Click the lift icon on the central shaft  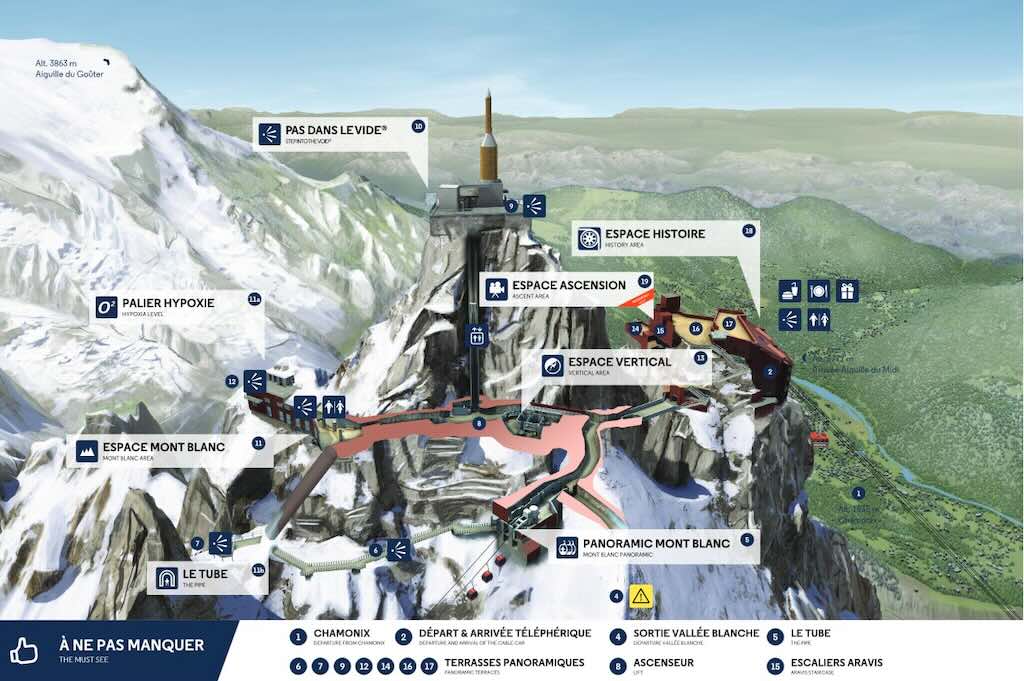478,337
